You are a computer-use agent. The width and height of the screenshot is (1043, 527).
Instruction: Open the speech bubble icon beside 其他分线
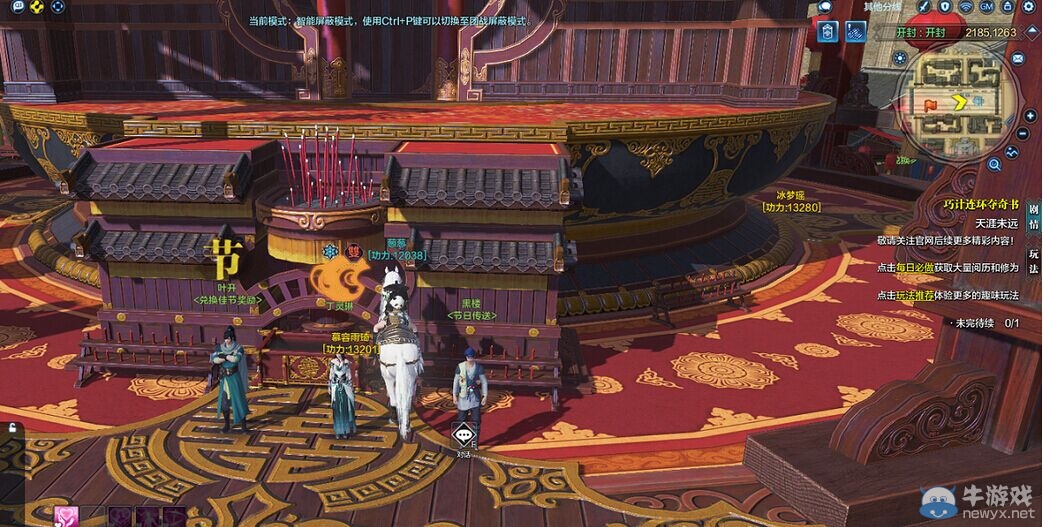826,7
